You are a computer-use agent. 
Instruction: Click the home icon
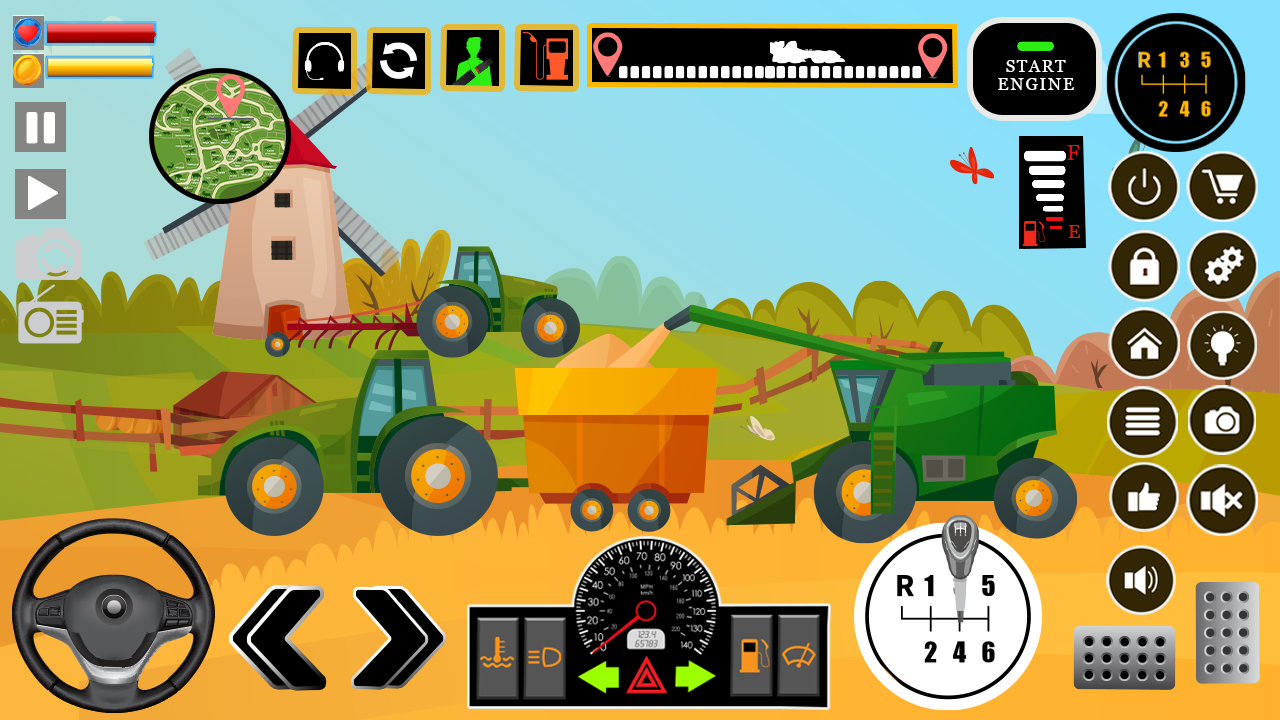point(1143,345)
